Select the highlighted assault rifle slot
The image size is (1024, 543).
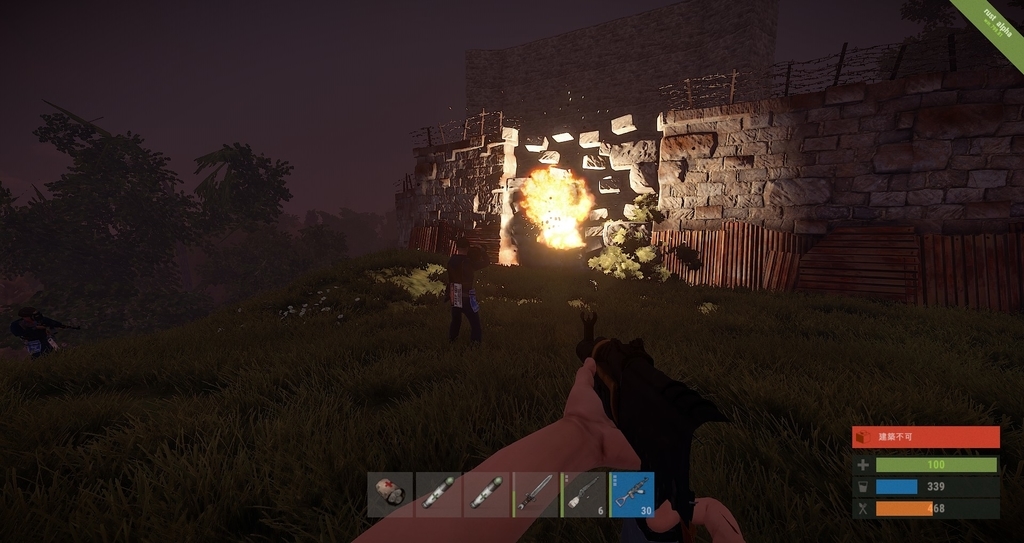(x=632, y=494)
